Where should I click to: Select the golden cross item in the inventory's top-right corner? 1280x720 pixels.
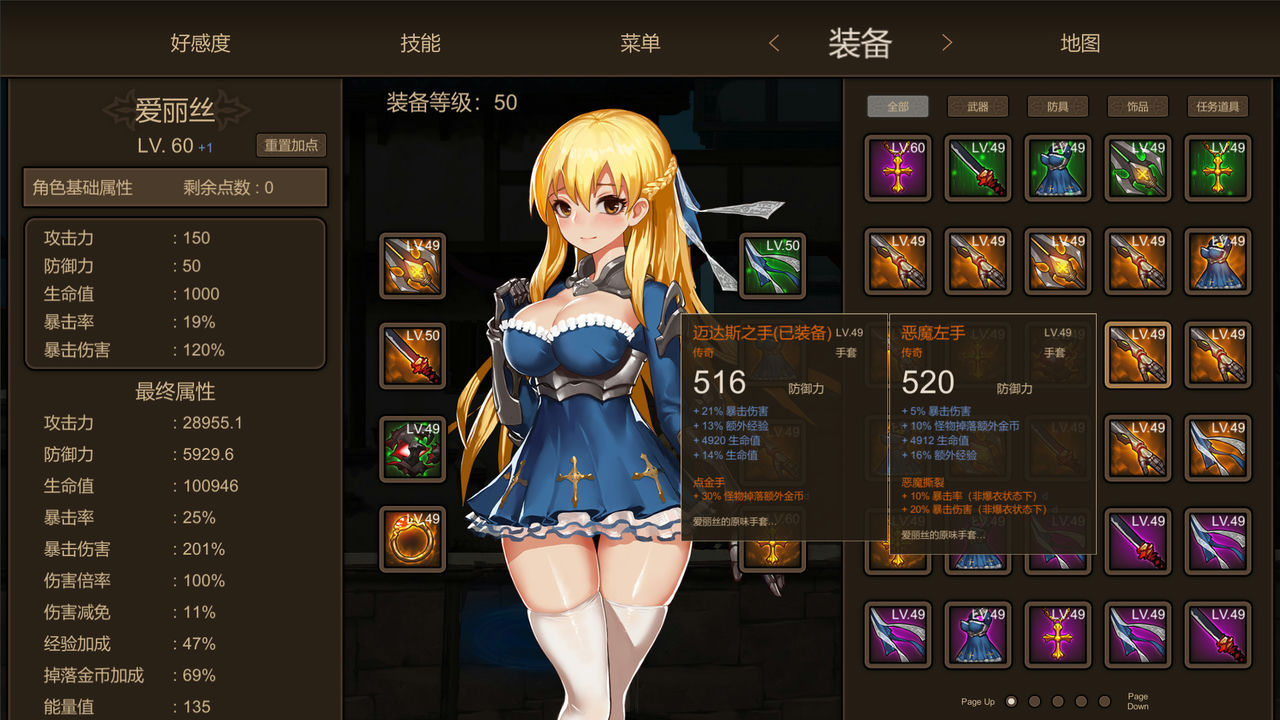1217,168
